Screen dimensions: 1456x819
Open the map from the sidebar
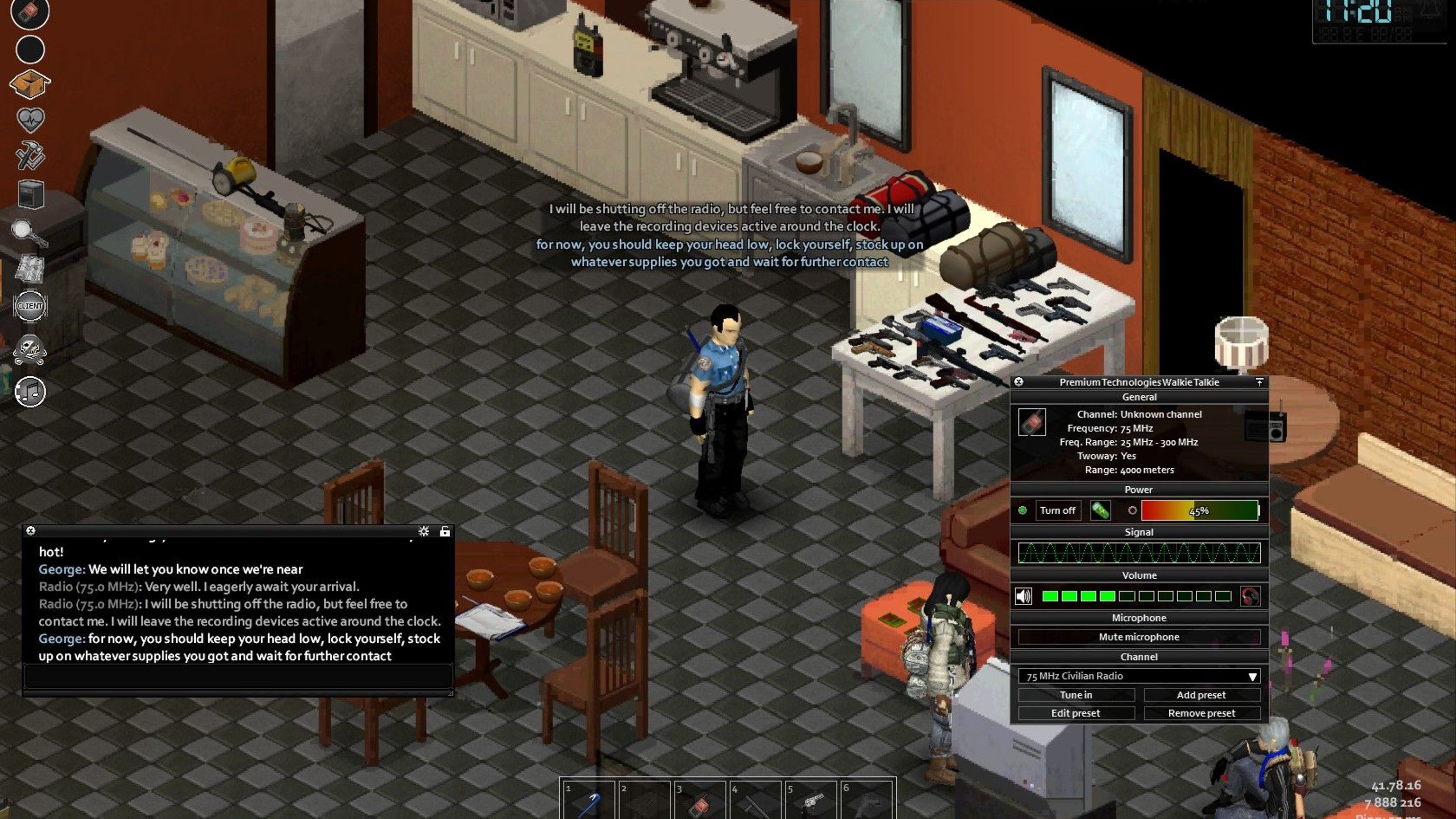(30, 268)
